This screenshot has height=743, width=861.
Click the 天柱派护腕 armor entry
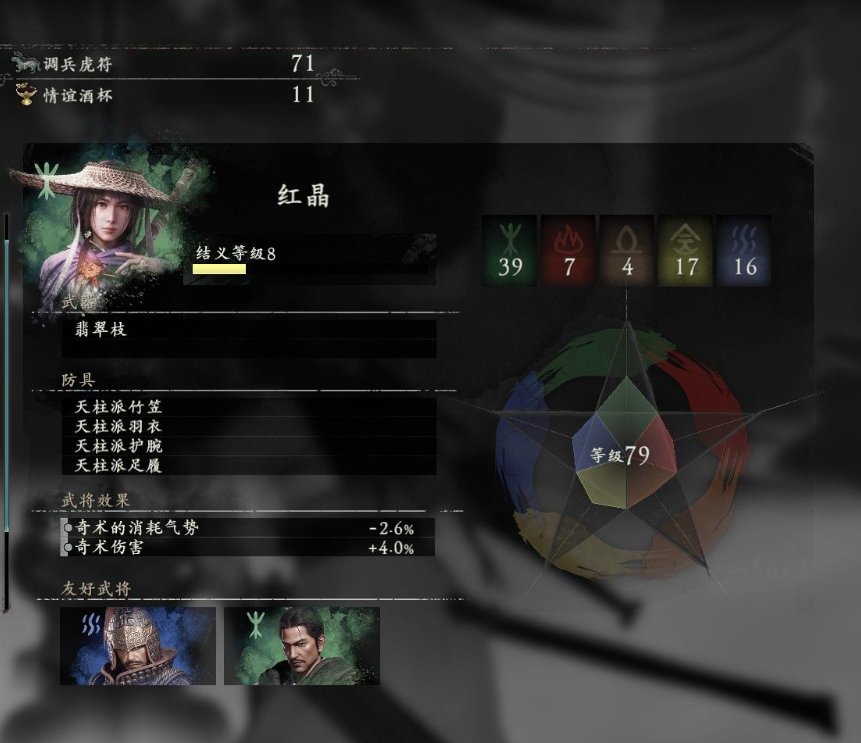pyautogui.click(x=248, y=446)
